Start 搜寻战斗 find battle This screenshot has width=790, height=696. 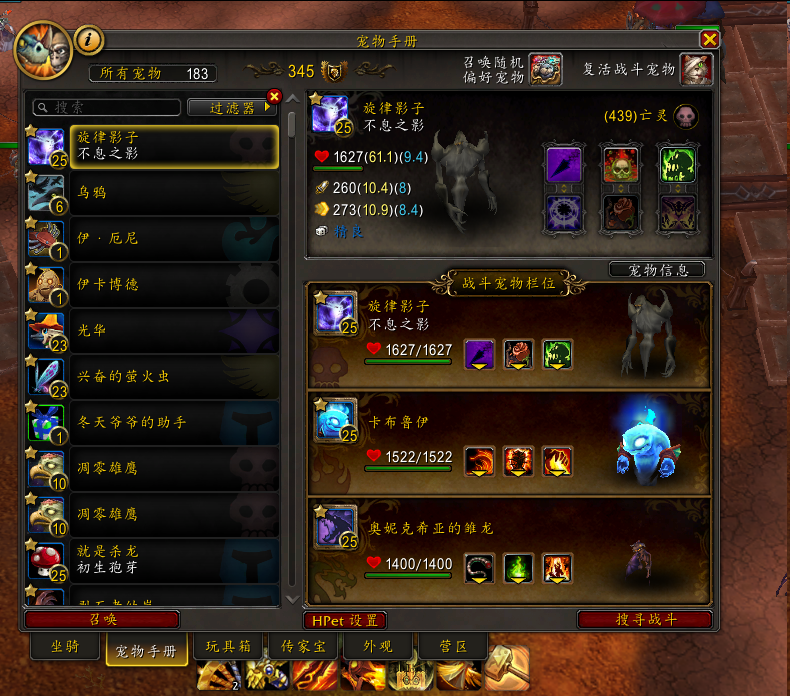pos(645,620)
